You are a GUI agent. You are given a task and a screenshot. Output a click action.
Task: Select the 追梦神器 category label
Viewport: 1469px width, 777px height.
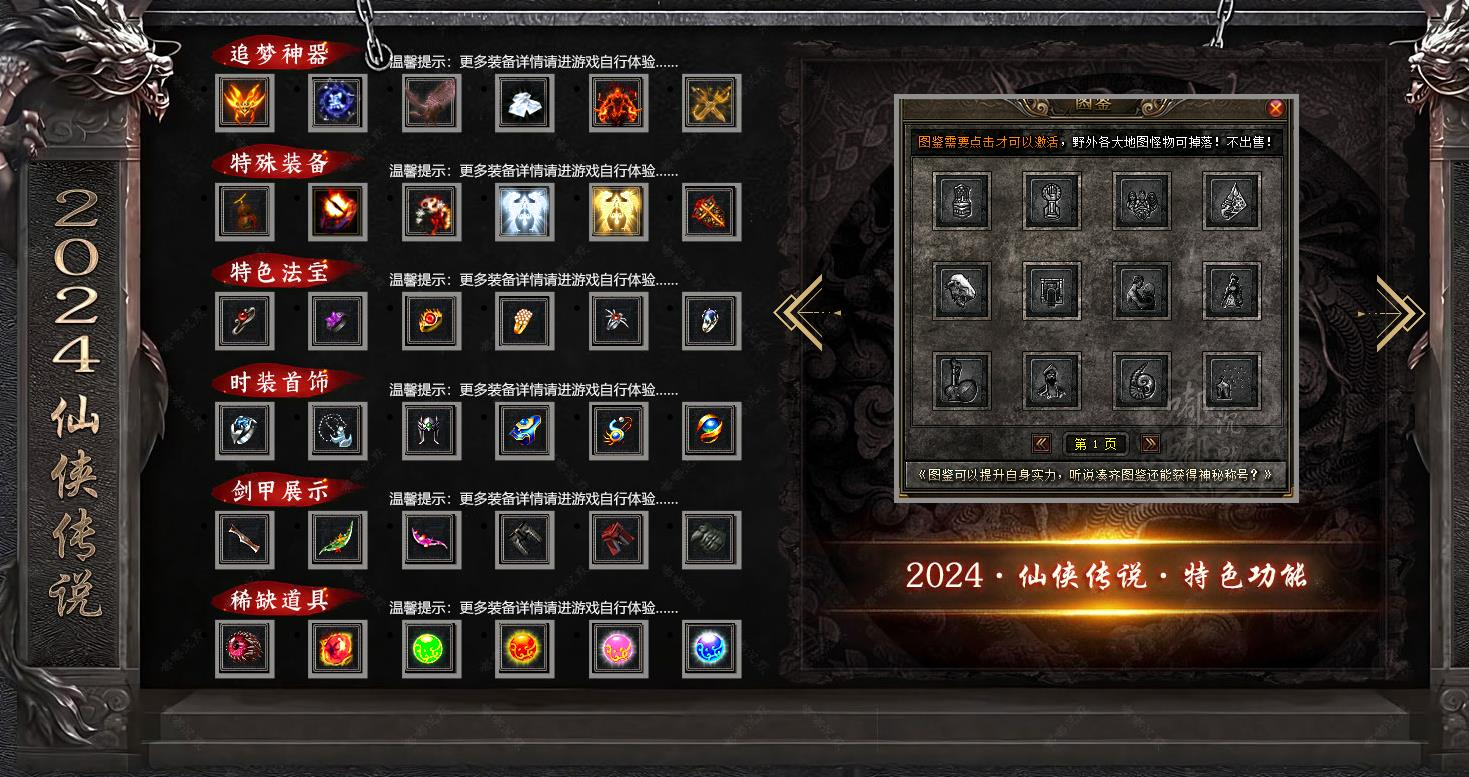pyautogui.click(x=281, y=55)
